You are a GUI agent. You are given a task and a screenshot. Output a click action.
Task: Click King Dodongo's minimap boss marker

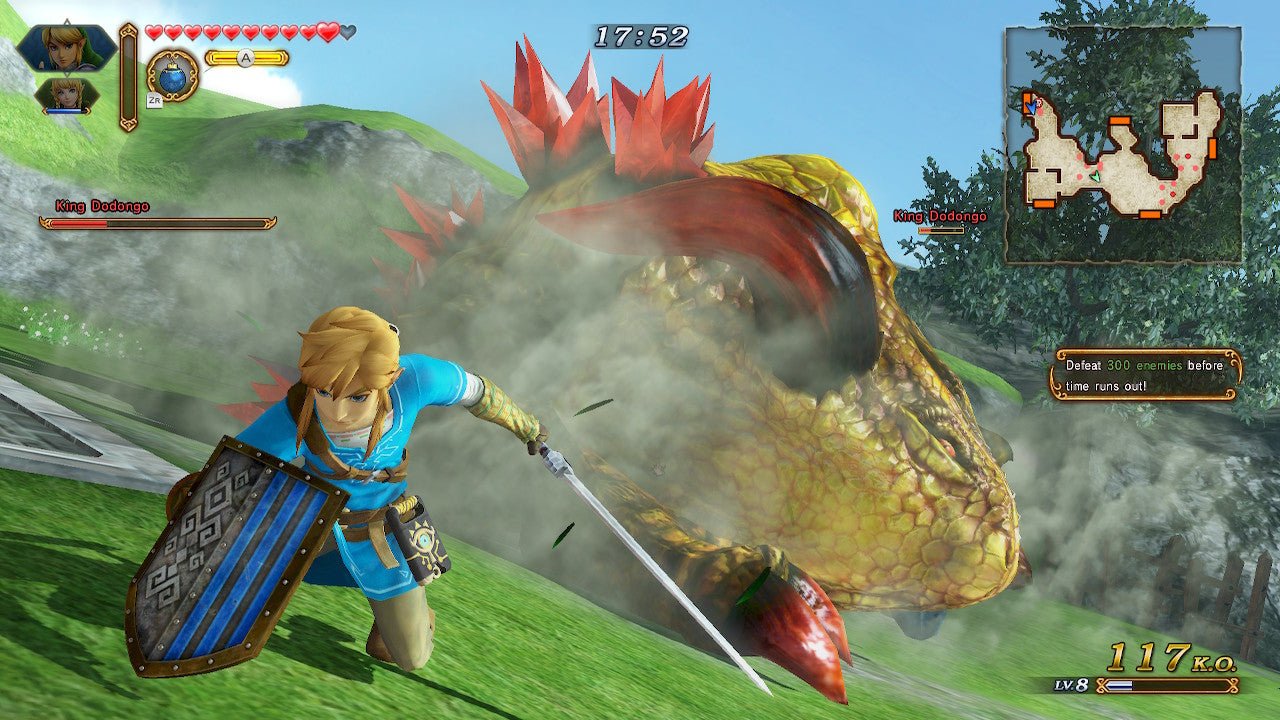(1038, 103)
